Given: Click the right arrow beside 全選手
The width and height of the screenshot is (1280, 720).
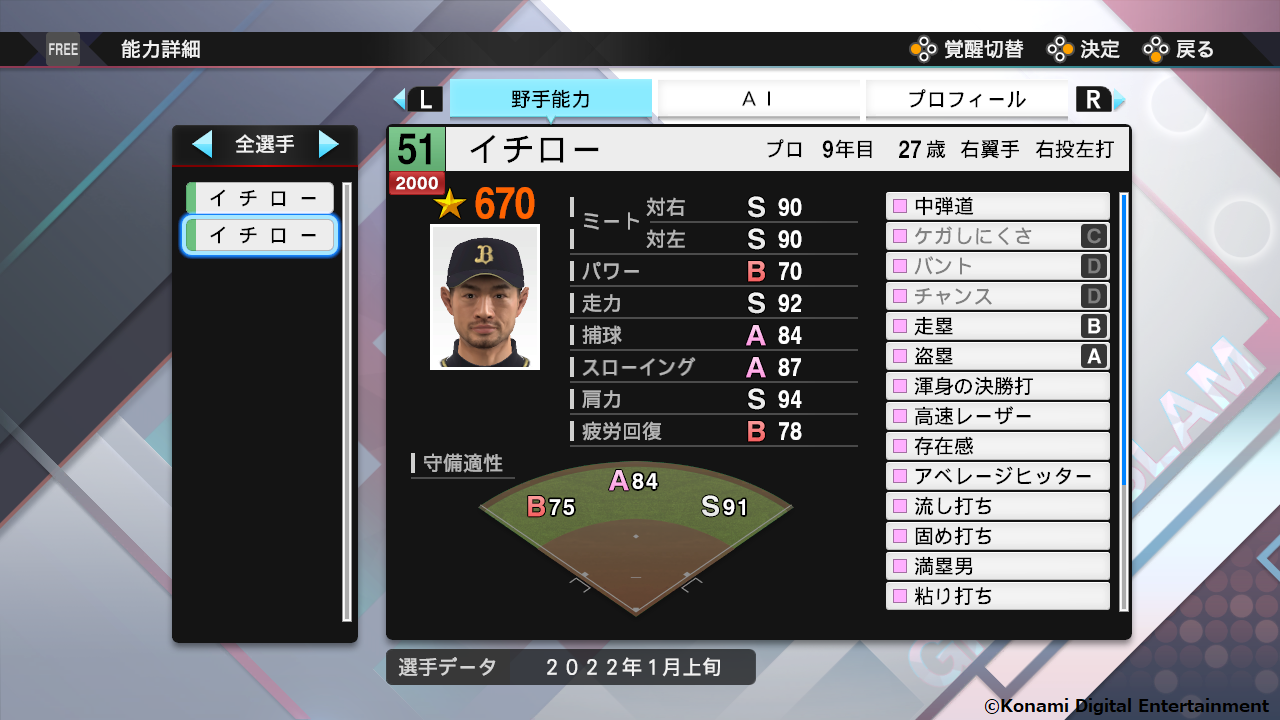Looking at the screenshot, I should pos(328,144).
